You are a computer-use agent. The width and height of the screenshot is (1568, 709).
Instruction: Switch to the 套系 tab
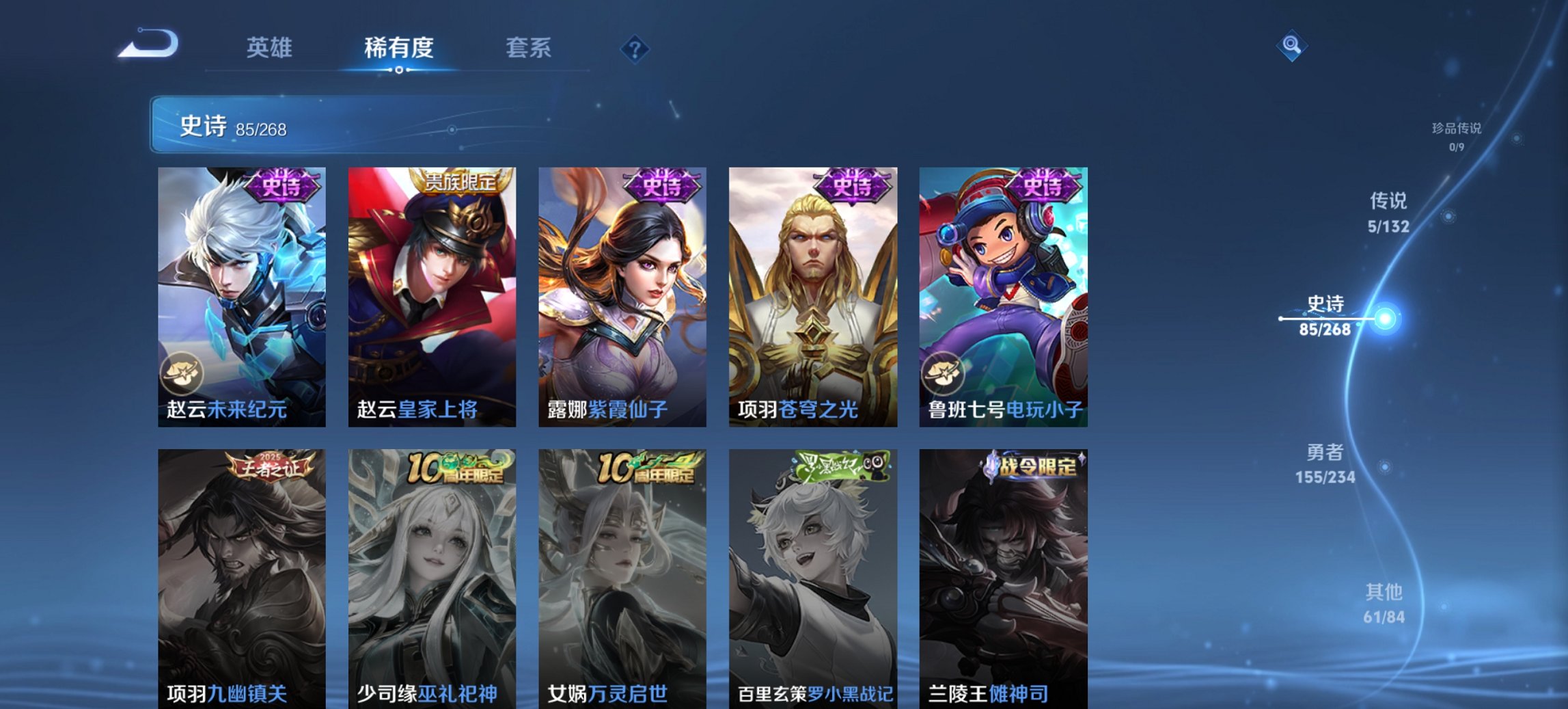[x=529, y=48]
